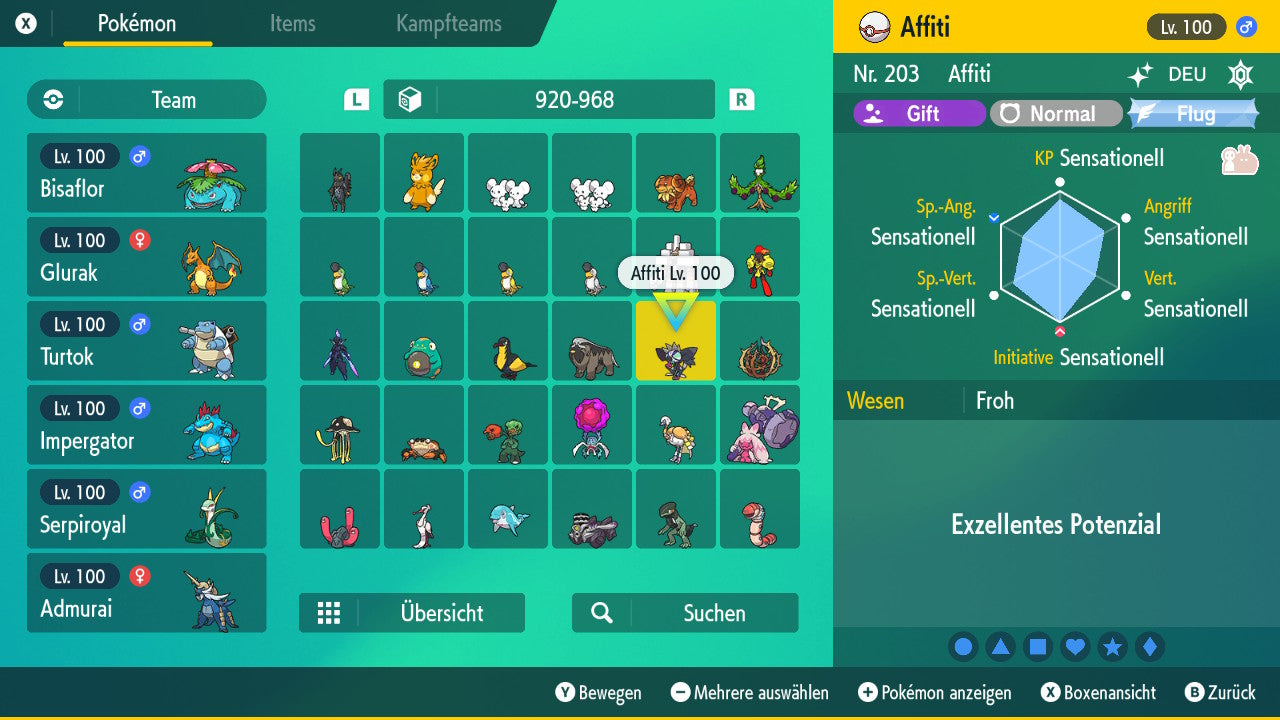Click the grid icon on the Übersicht button
The width and height of the screenshot is (1280, 720).
329,613
